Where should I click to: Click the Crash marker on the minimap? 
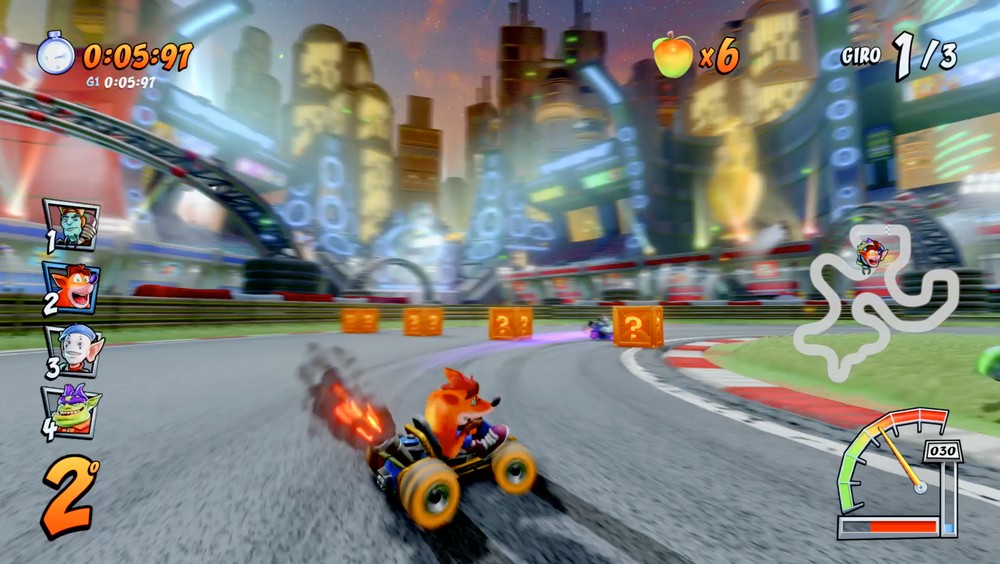click(871, 255)
